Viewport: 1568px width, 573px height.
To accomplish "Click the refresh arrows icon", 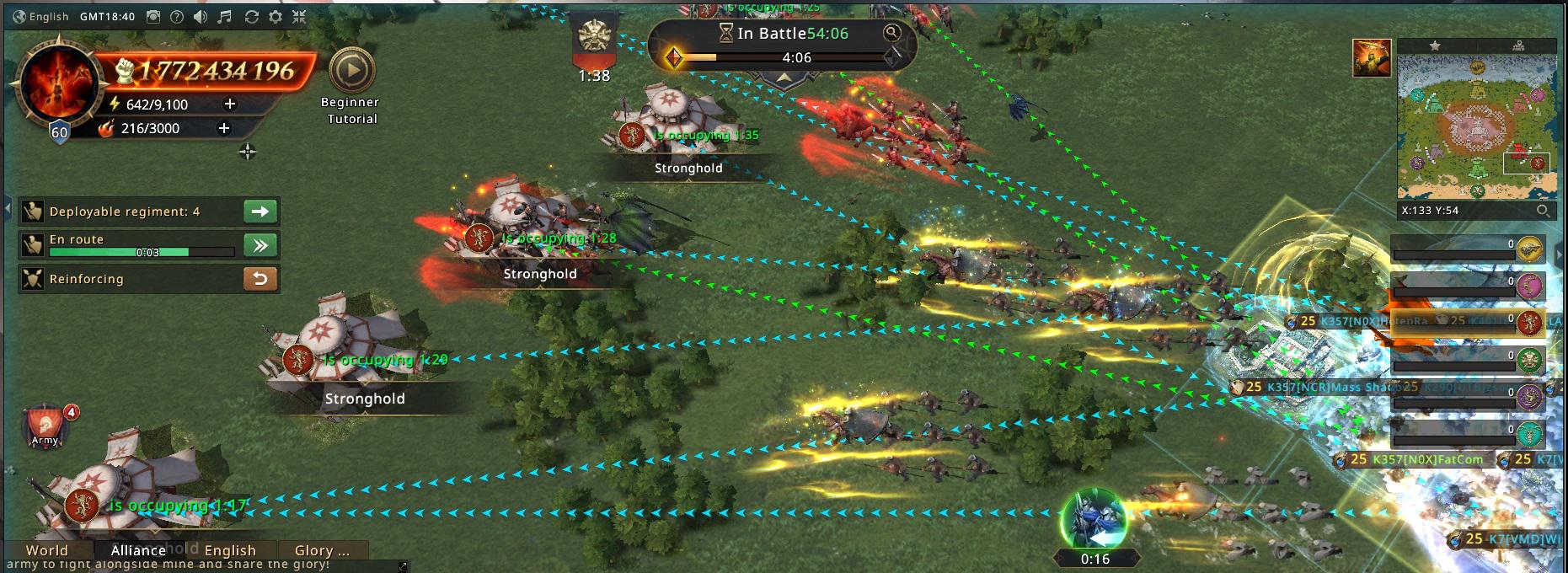I will coord(251,17).
